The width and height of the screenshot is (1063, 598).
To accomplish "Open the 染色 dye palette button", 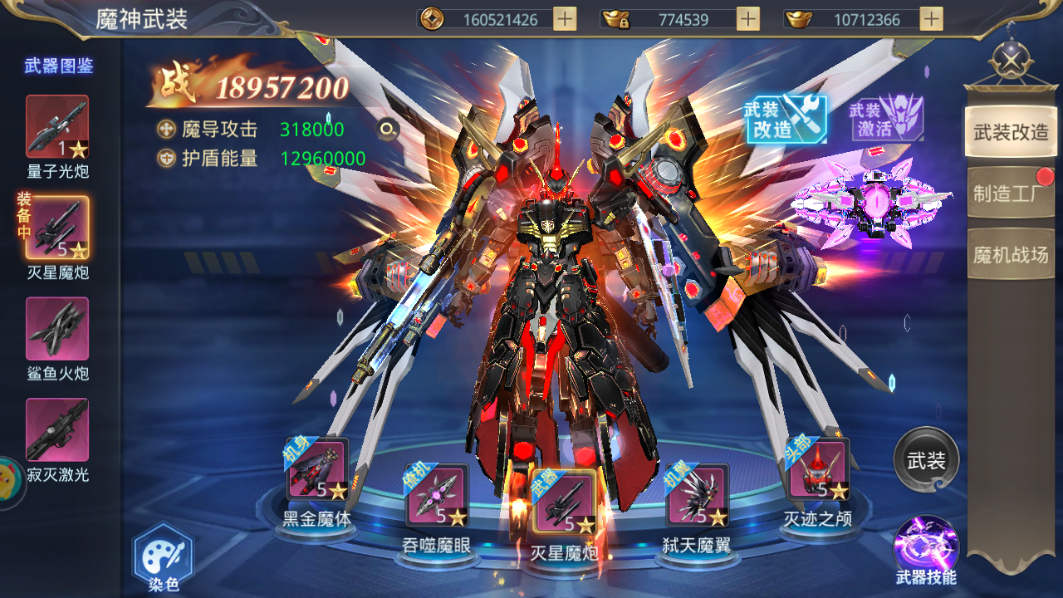I will tap(161, 559).
